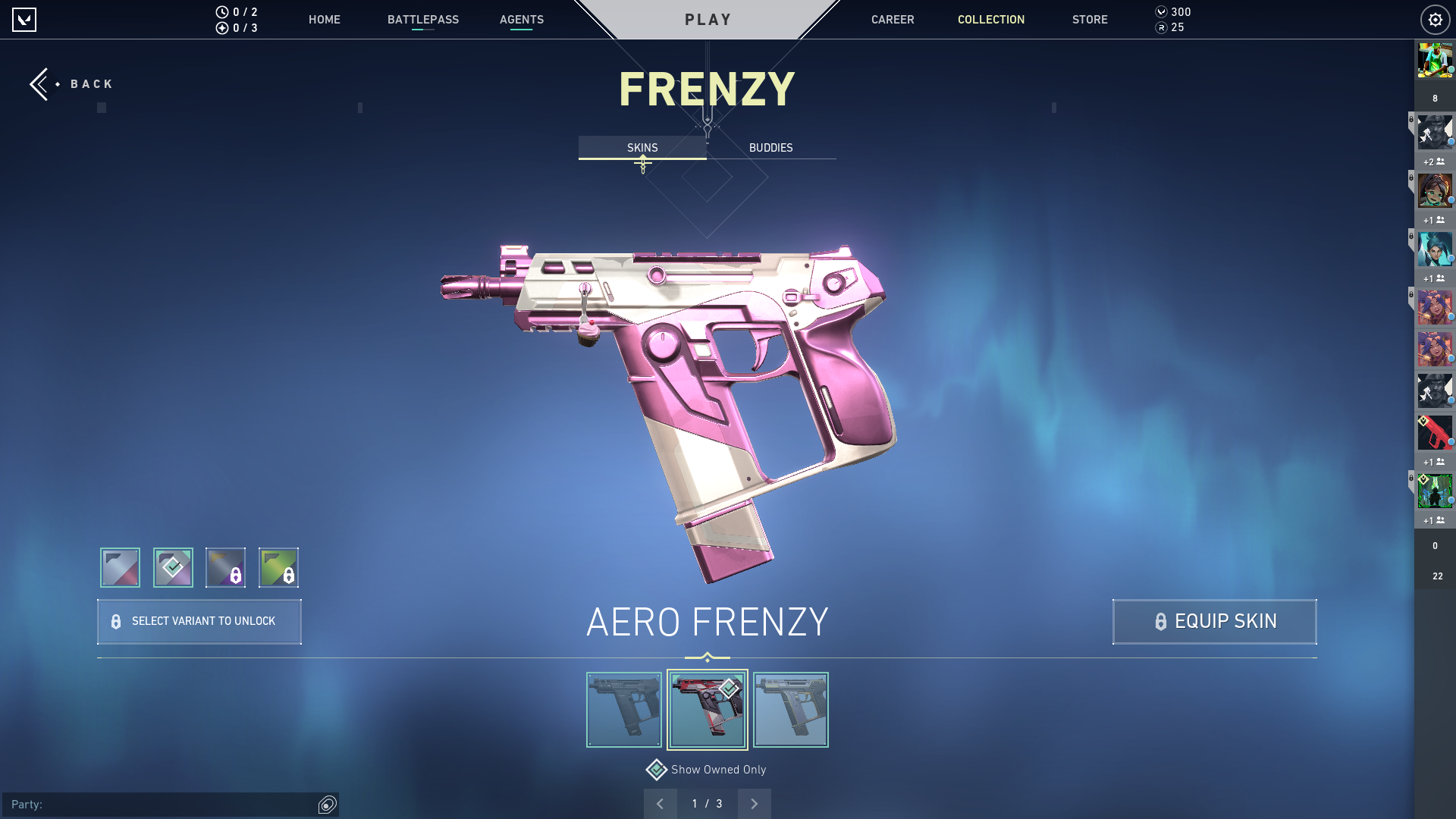Screen dimensions: 1456x819
Task: Open the Home menu
Action: pos(324,20)
